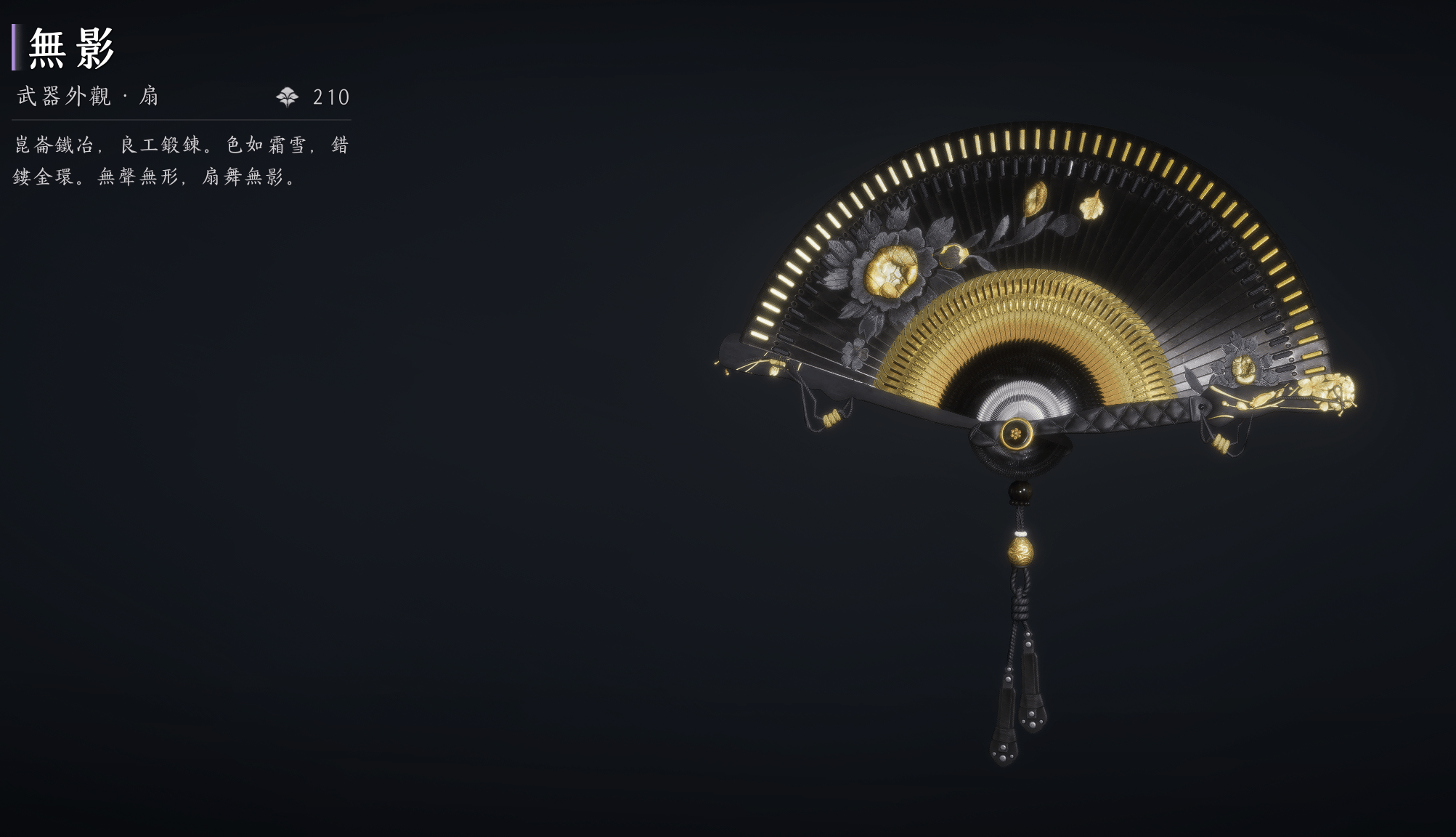Screen dimensions: 1456x837
Task: Click the price value showing 210
Action: click(330, 95)
